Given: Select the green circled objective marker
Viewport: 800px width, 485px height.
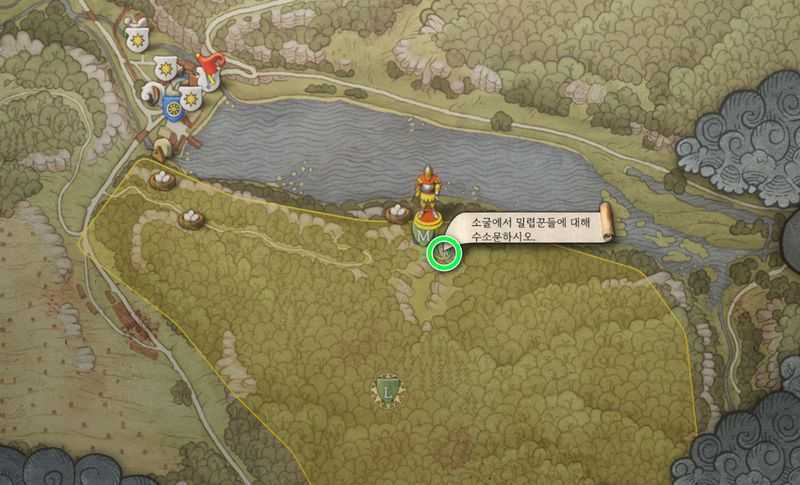Looking at the screenshot, I should coord(442,254).
